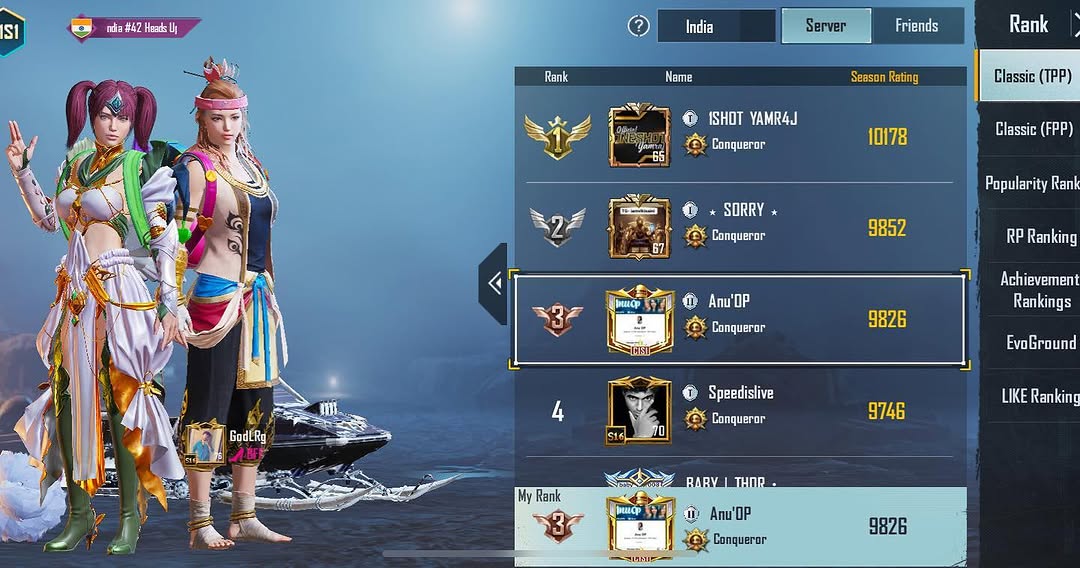This screenshot has width=1080, height=568.
Task: Select Speedislive's leaderboard row
Action: pos(740,410)
